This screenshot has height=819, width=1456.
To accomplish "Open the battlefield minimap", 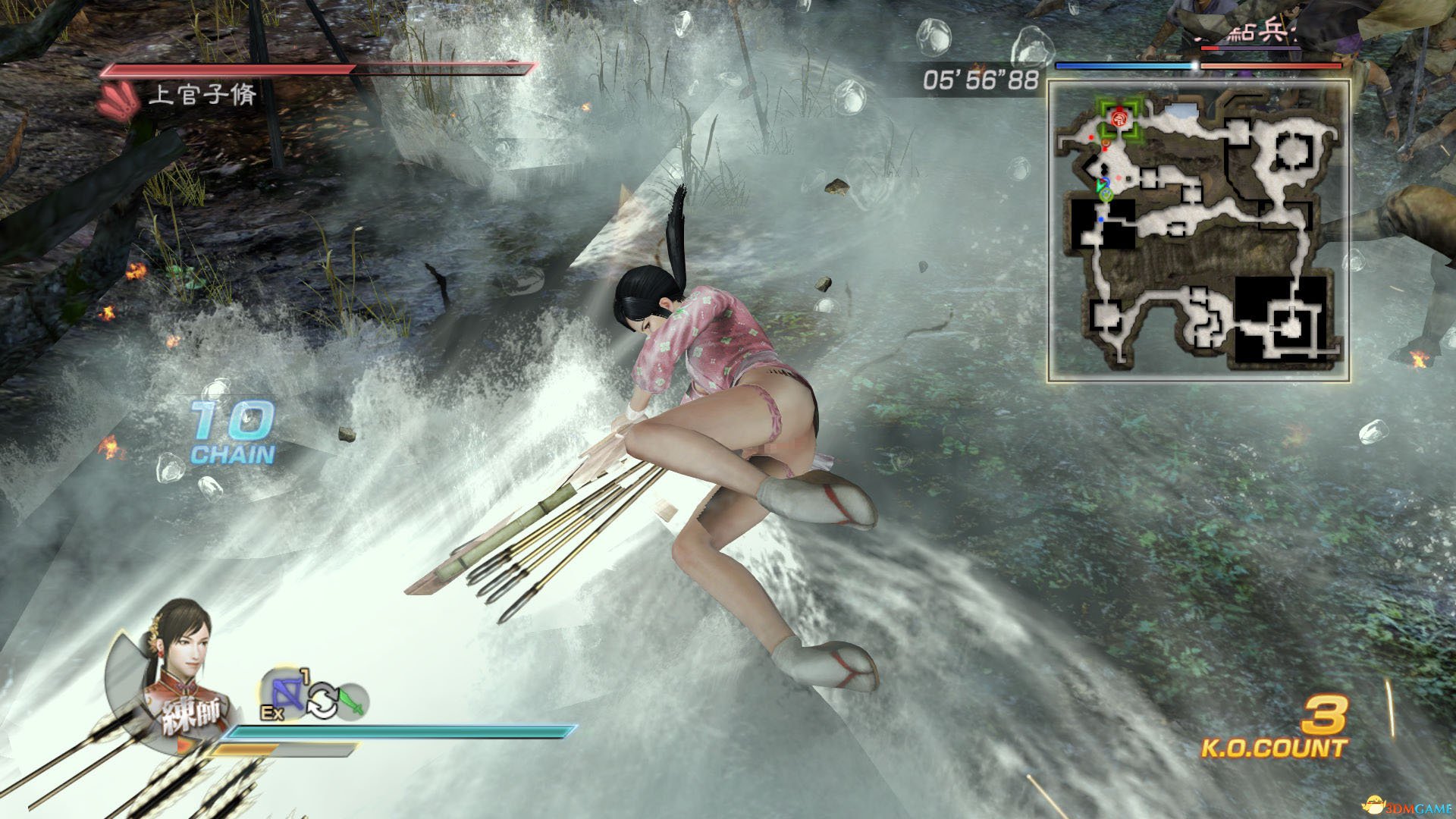I will 1198,230.
